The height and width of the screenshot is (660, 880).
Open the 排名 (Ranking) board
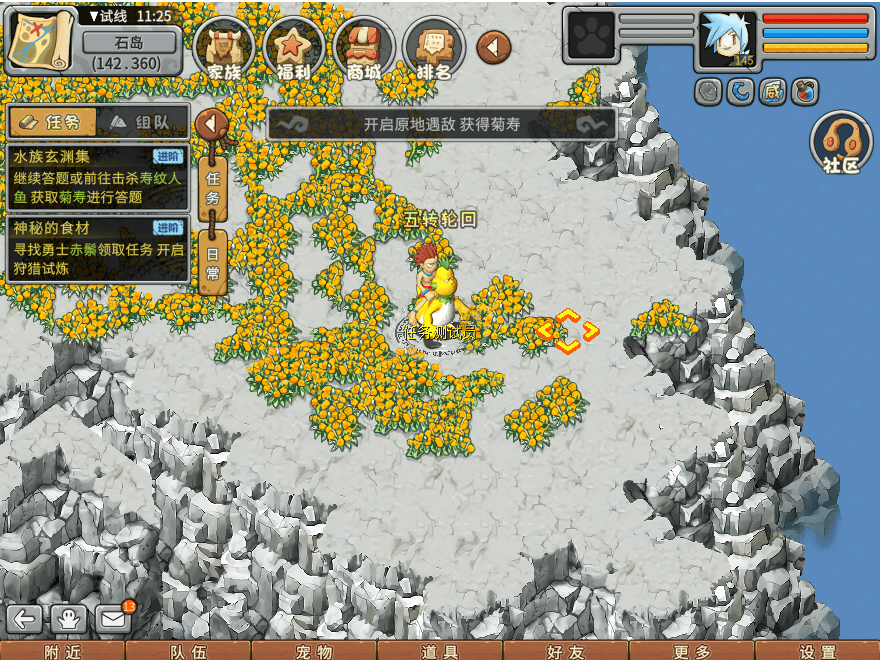(x=434, y=48)
